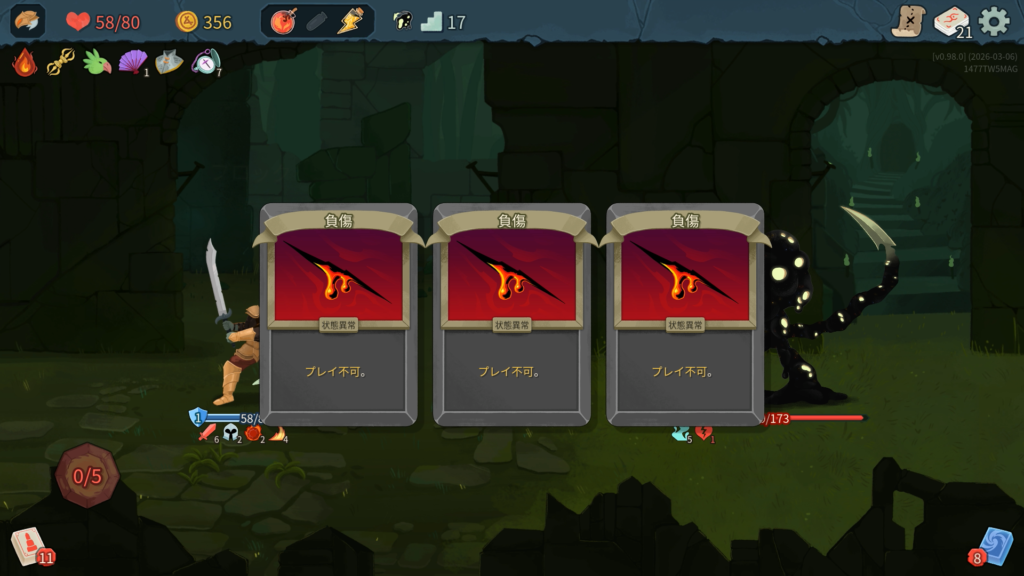Click the character portrait in top bar

pos(28,21)
